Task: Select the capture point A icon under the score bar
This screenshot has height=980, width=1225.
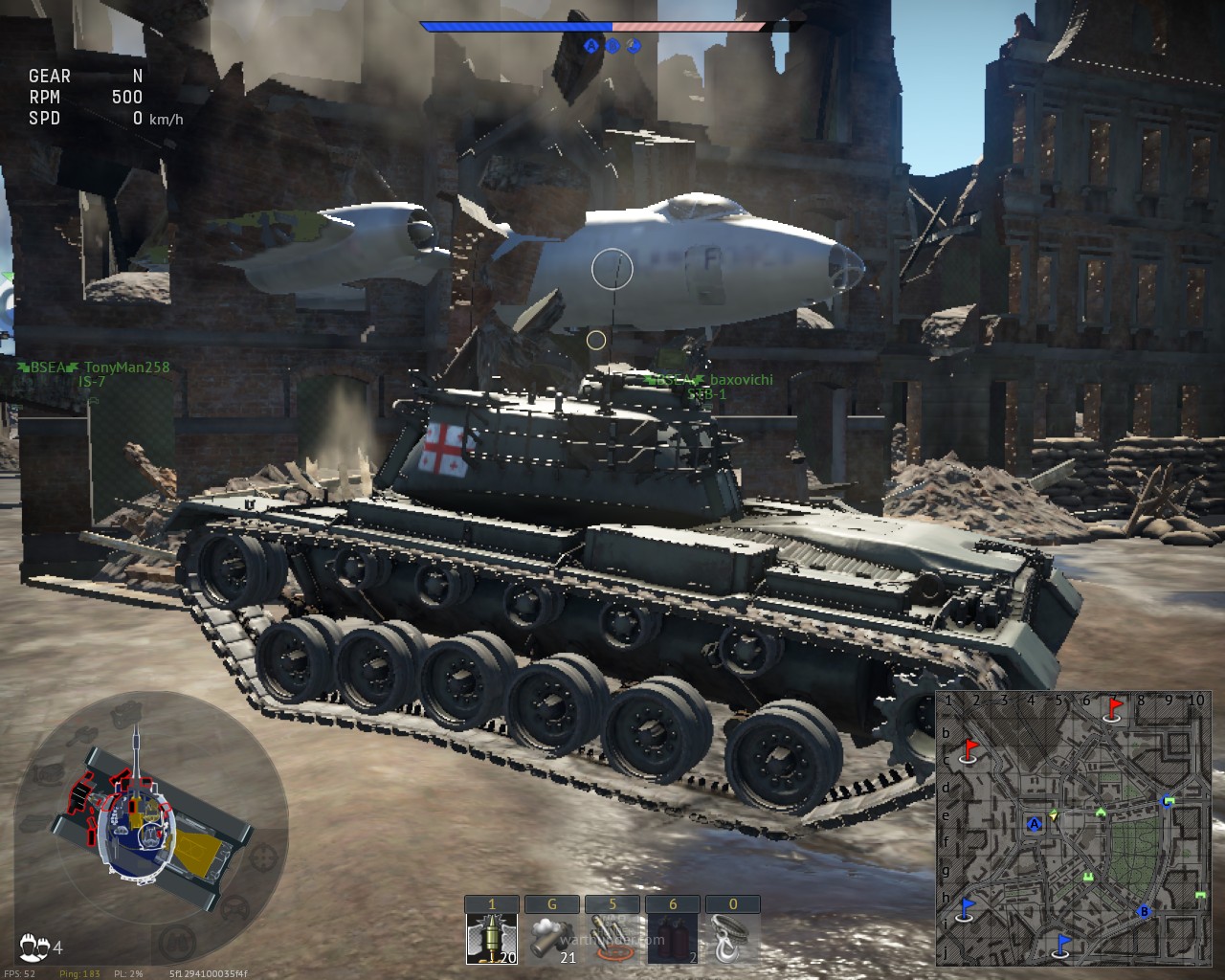Action: point(591,45)
